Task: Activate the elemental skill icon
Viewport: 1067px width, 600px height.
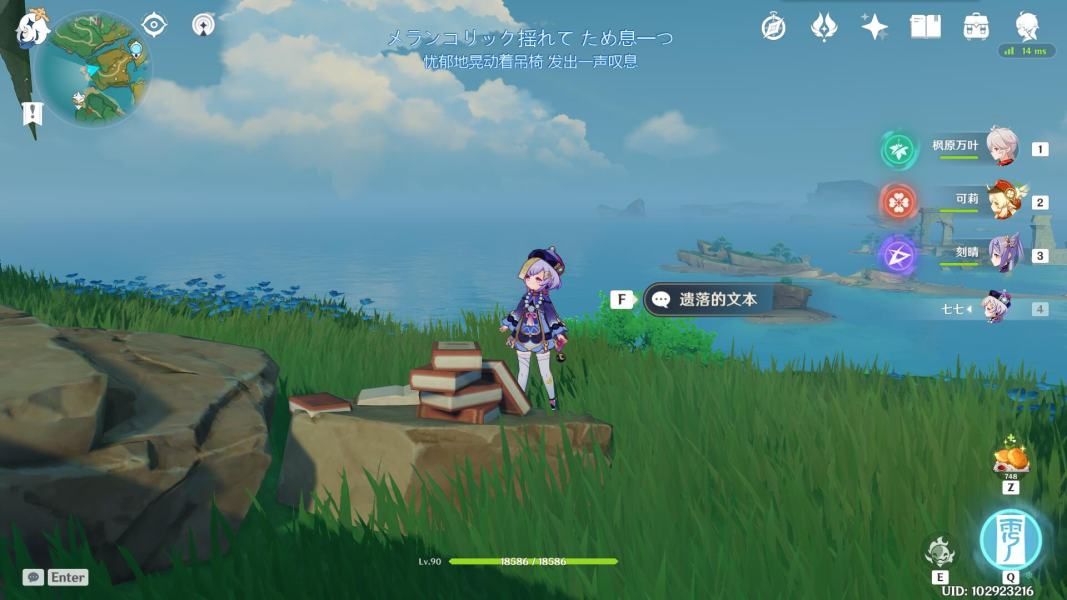Action: point(940,551)
